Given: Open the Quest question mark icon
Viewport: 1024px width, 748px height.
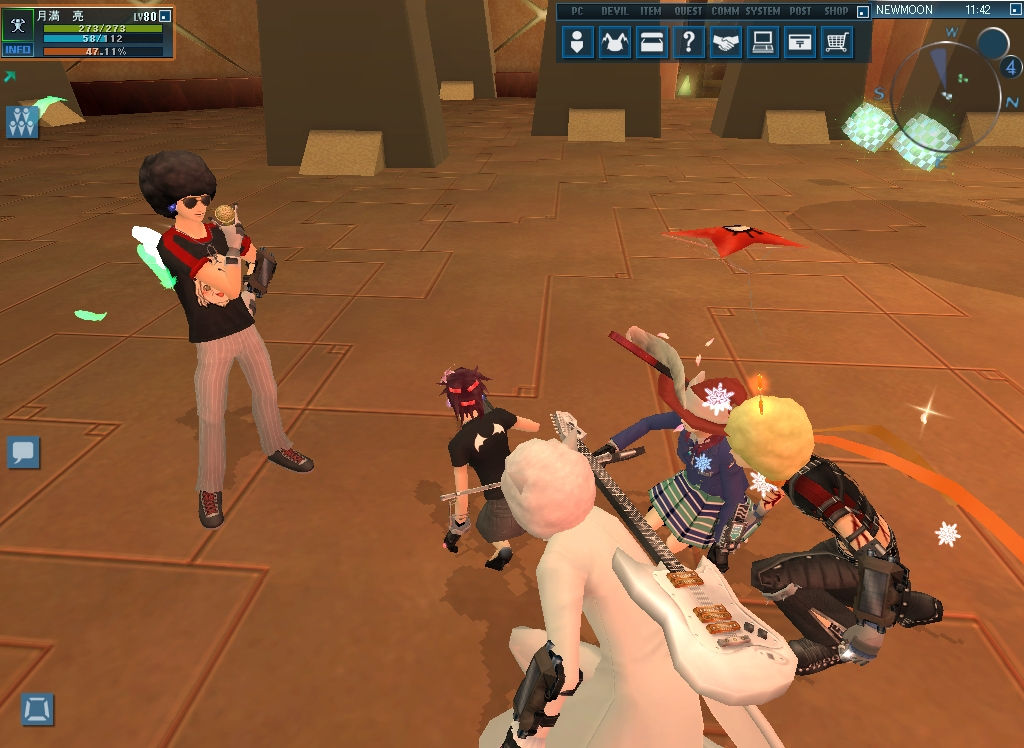Looking at the screenshot, I should pyautogui.click(x=688, y=43).
